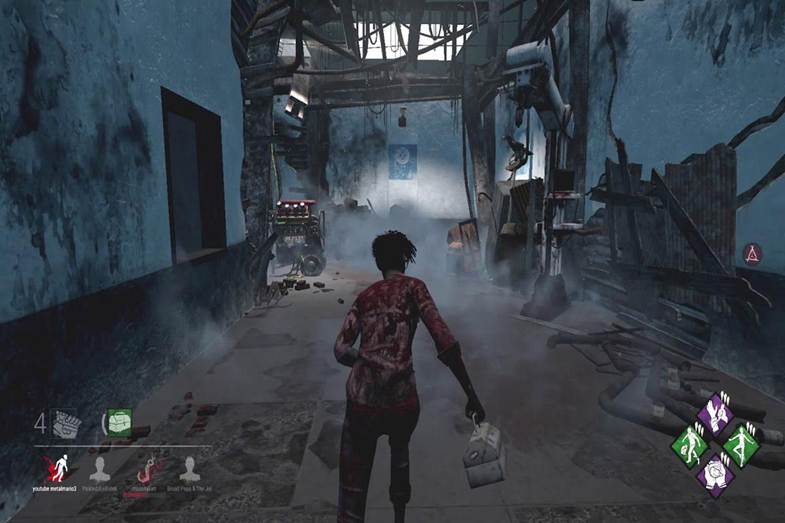The image size is (785, 523).
Task: Click the red triangle marker icon
Action: point(753,253)
